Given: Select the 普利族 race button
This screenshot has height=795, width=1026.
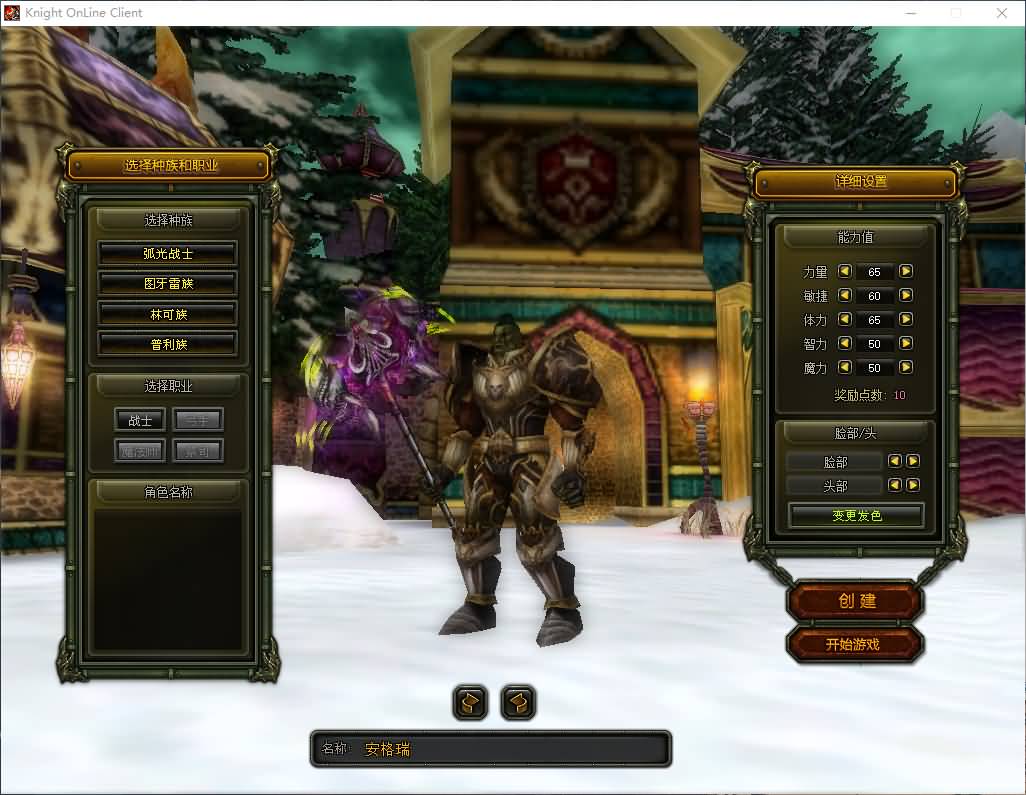Looking at the screenshot, I should (x=167, y=344).
